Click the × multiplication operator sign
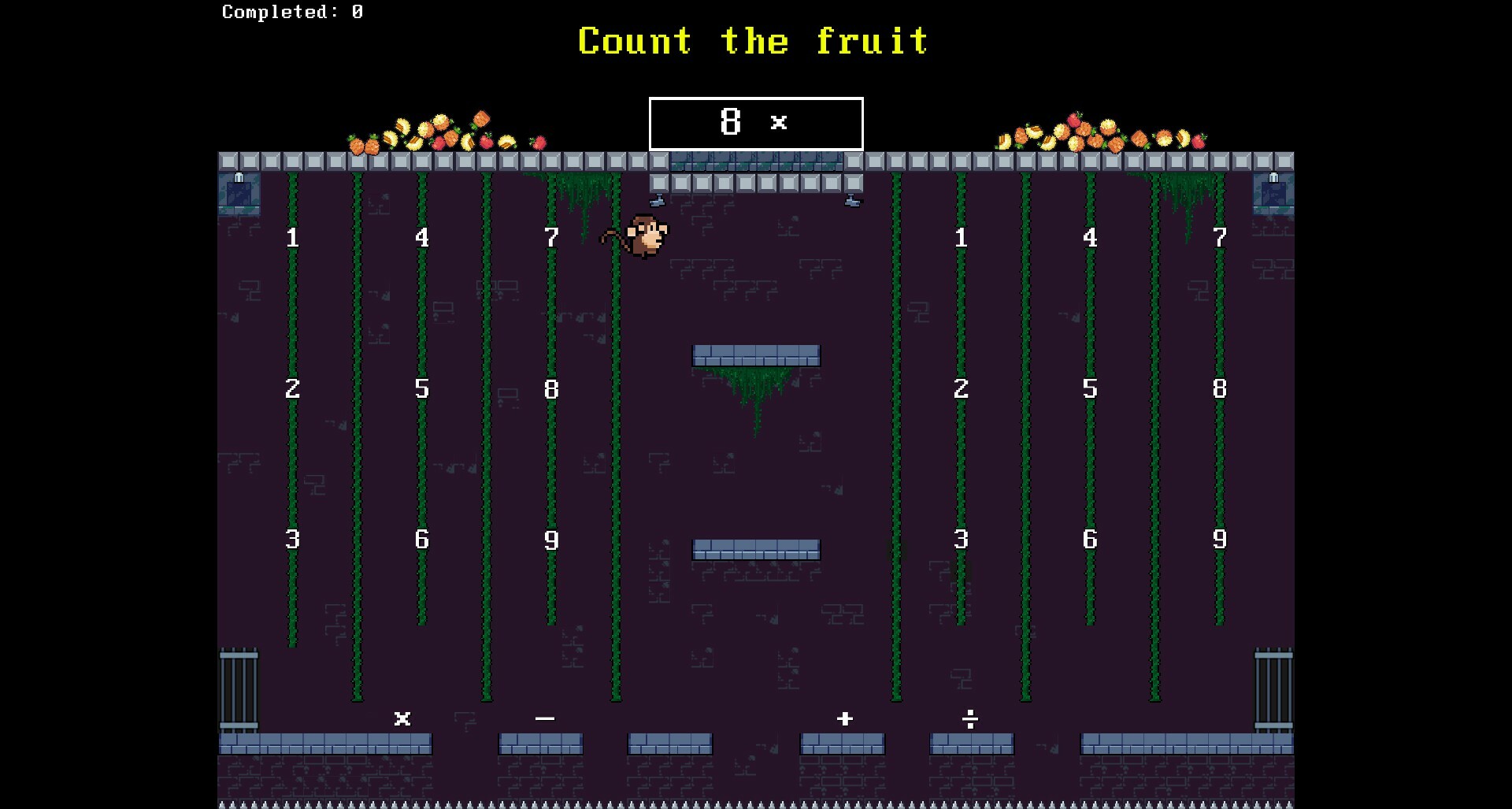This screenshot has height=809, width=1512. [402, 718]
